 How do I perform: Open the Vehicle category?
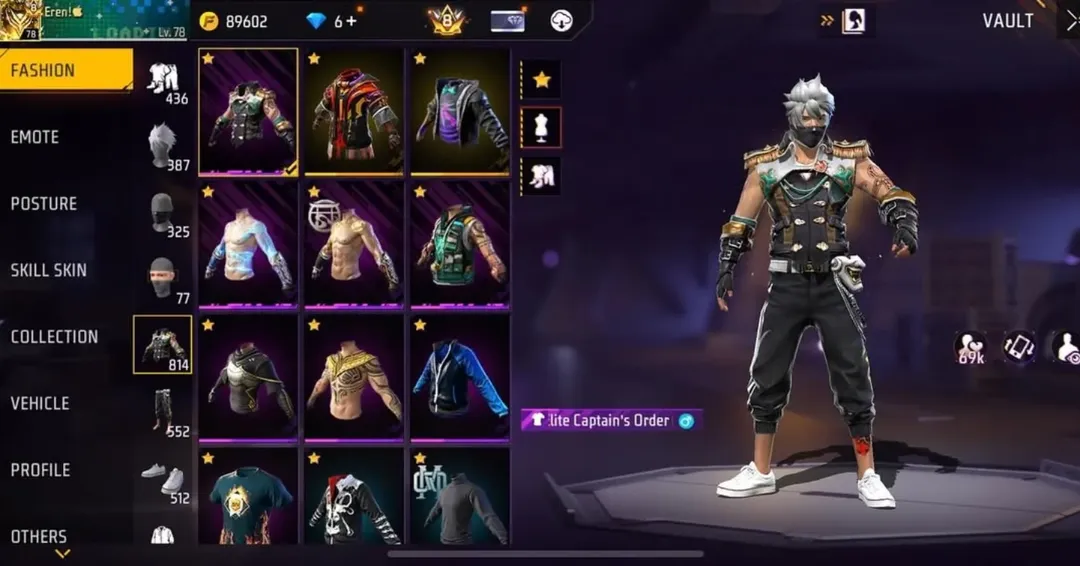click(40, 403)
